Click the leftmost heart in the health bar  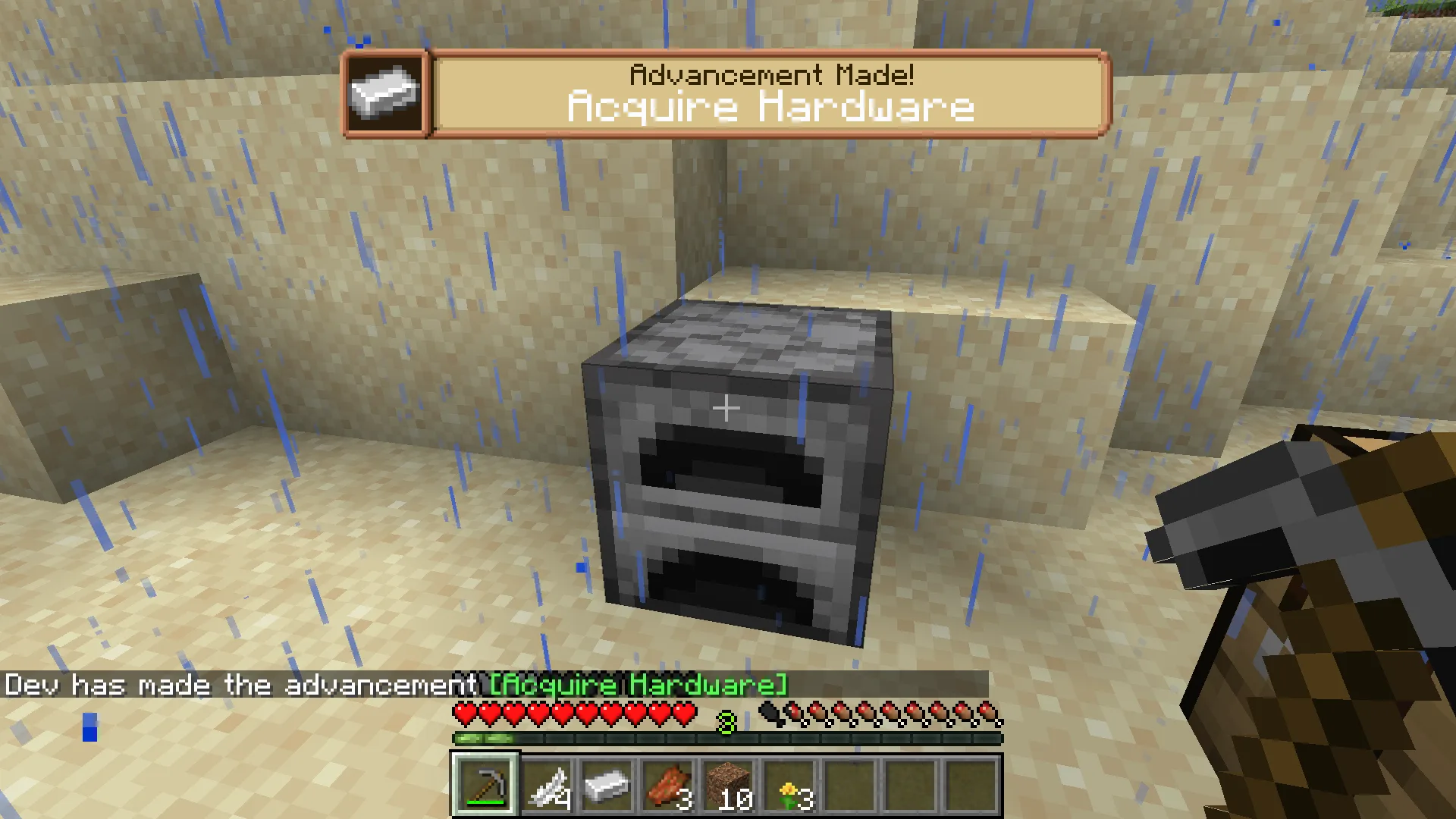(x=463, y=713)
